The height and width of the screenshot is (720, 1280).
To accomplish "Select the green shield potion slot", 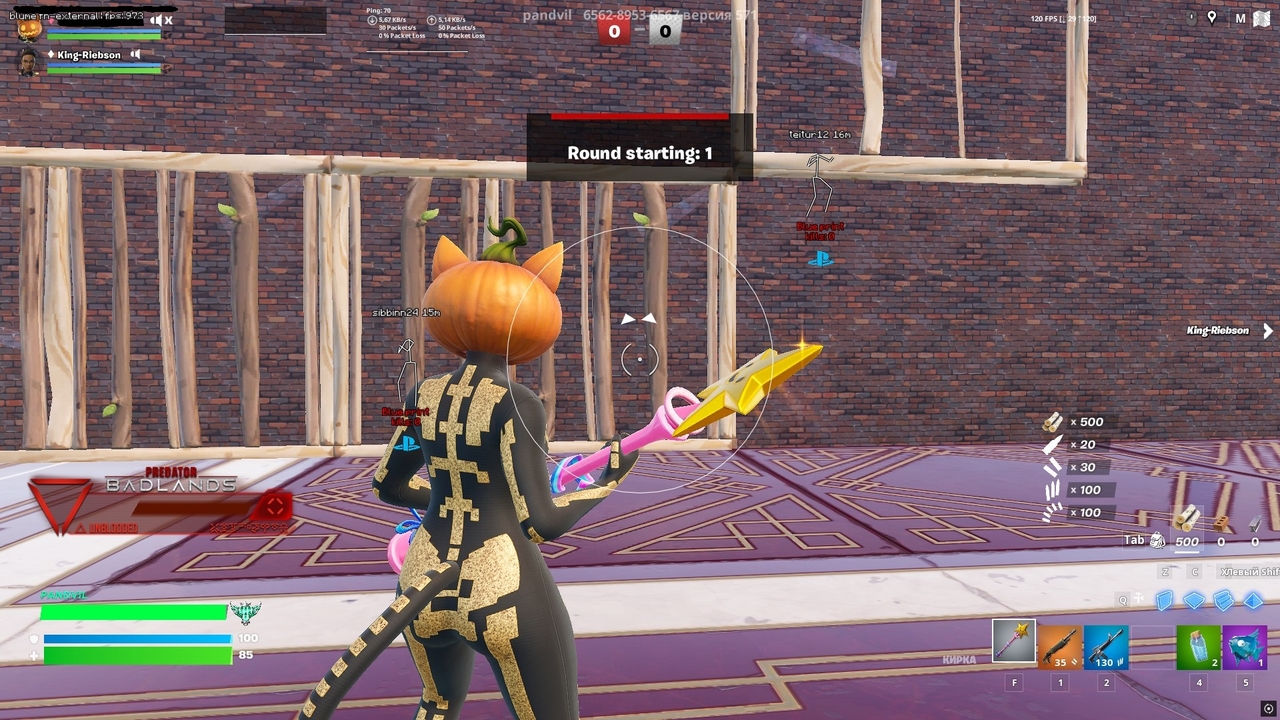I will pyautogui.click(x=1198, y=647).
